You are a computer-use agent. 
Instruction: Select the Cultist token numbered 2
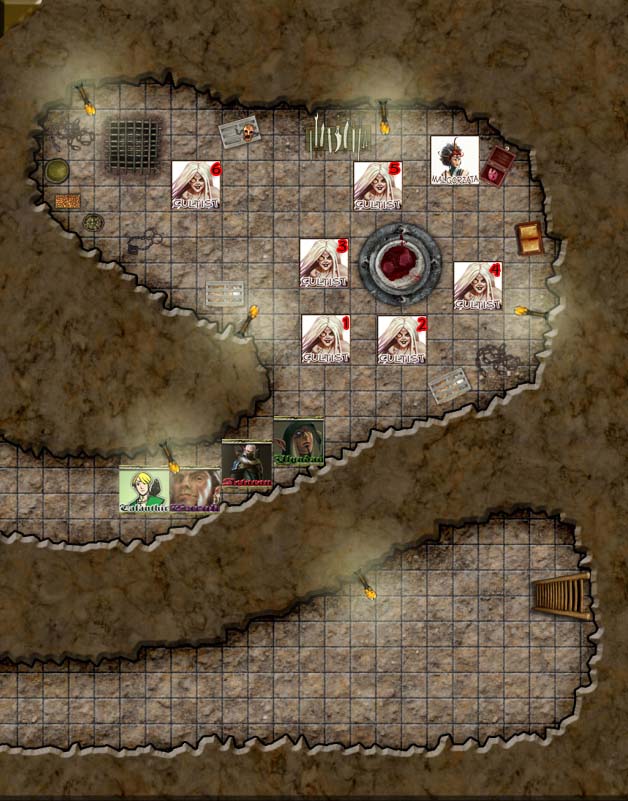[402, 339]
